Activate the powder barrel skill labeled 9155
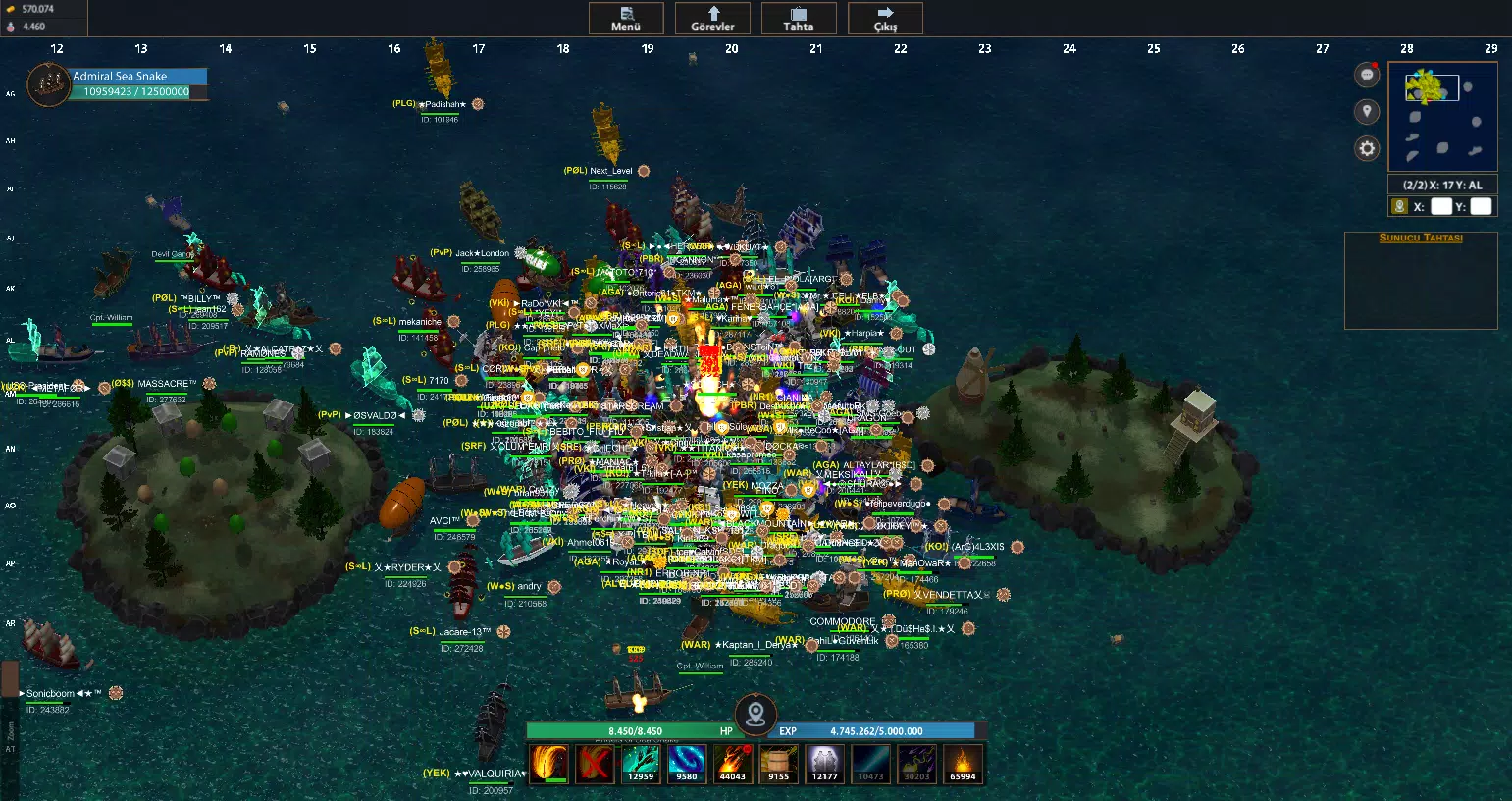1512x801 pixels. point(777,764)
